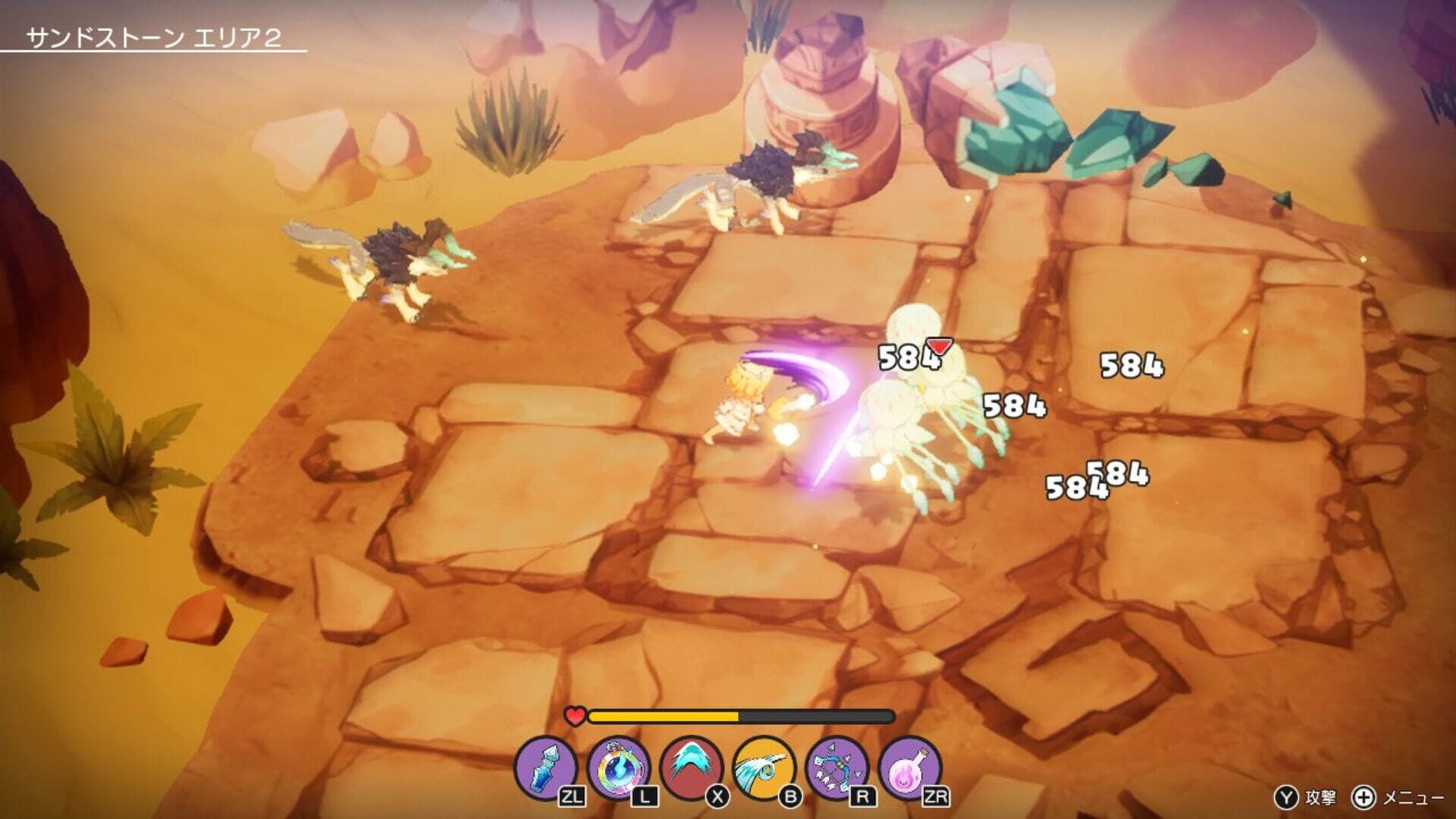The height and width of the screenshot is (819, 1456).
Task: Select the ice crystal skill on ZL
Action: (x=548, y=766)
